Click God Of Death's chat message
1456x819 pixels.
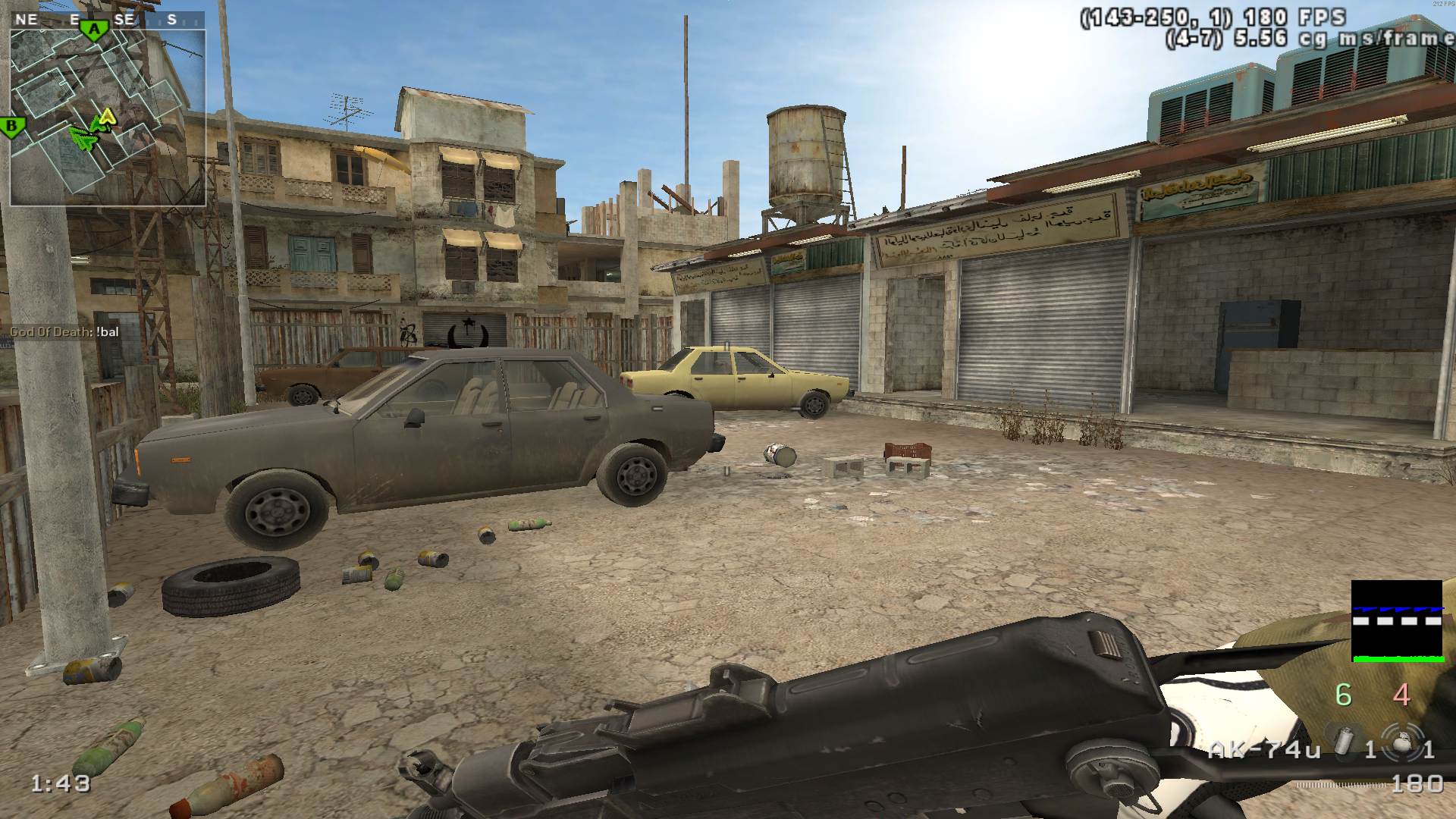[x=64, y=332]
